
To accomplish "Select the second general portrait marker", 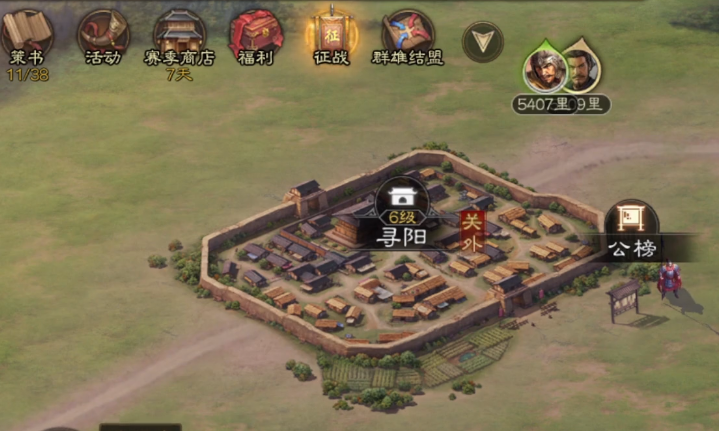I will (x=581, y=69).
